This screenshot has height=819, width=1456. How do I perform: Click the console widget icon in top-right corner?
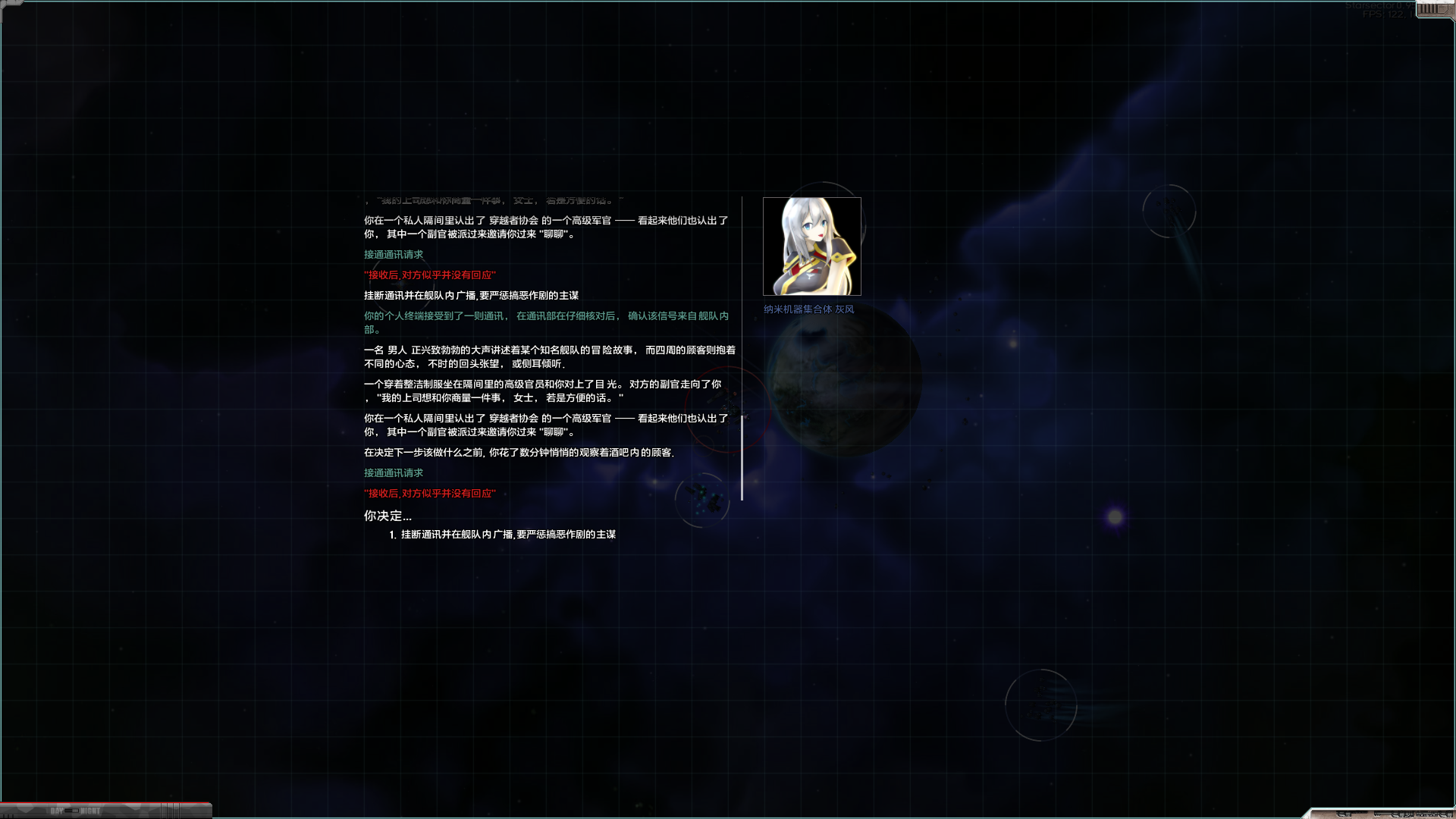click(1429, 11)
